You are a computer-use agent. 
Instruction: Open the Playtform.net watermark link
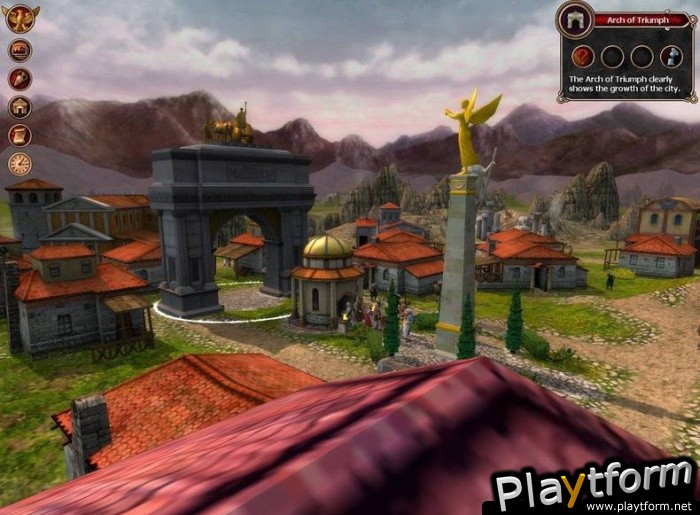click(x=596, y=490)
